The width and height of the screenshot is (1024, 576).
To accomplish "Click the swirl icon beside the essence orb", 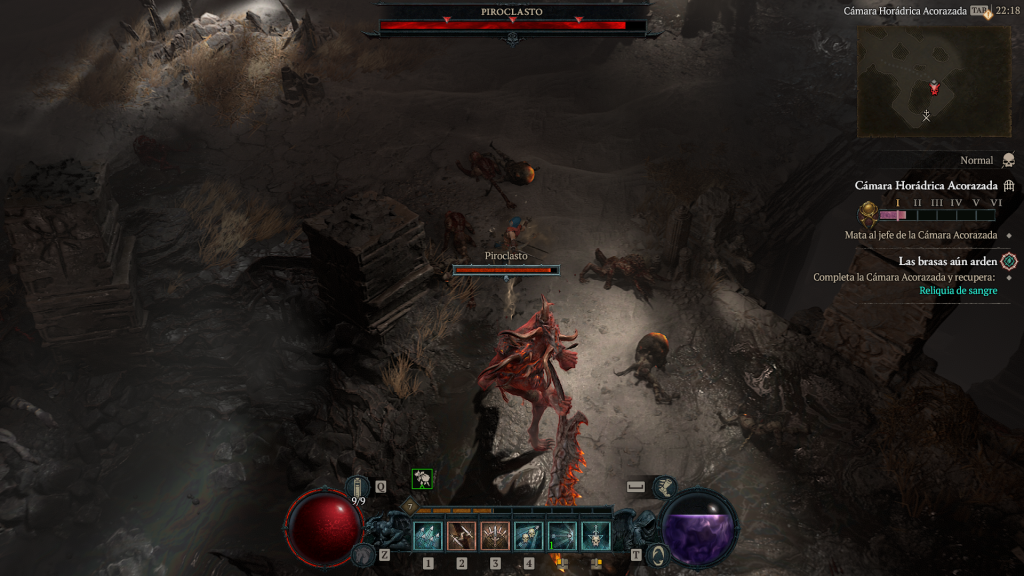I will pos(657,554).
